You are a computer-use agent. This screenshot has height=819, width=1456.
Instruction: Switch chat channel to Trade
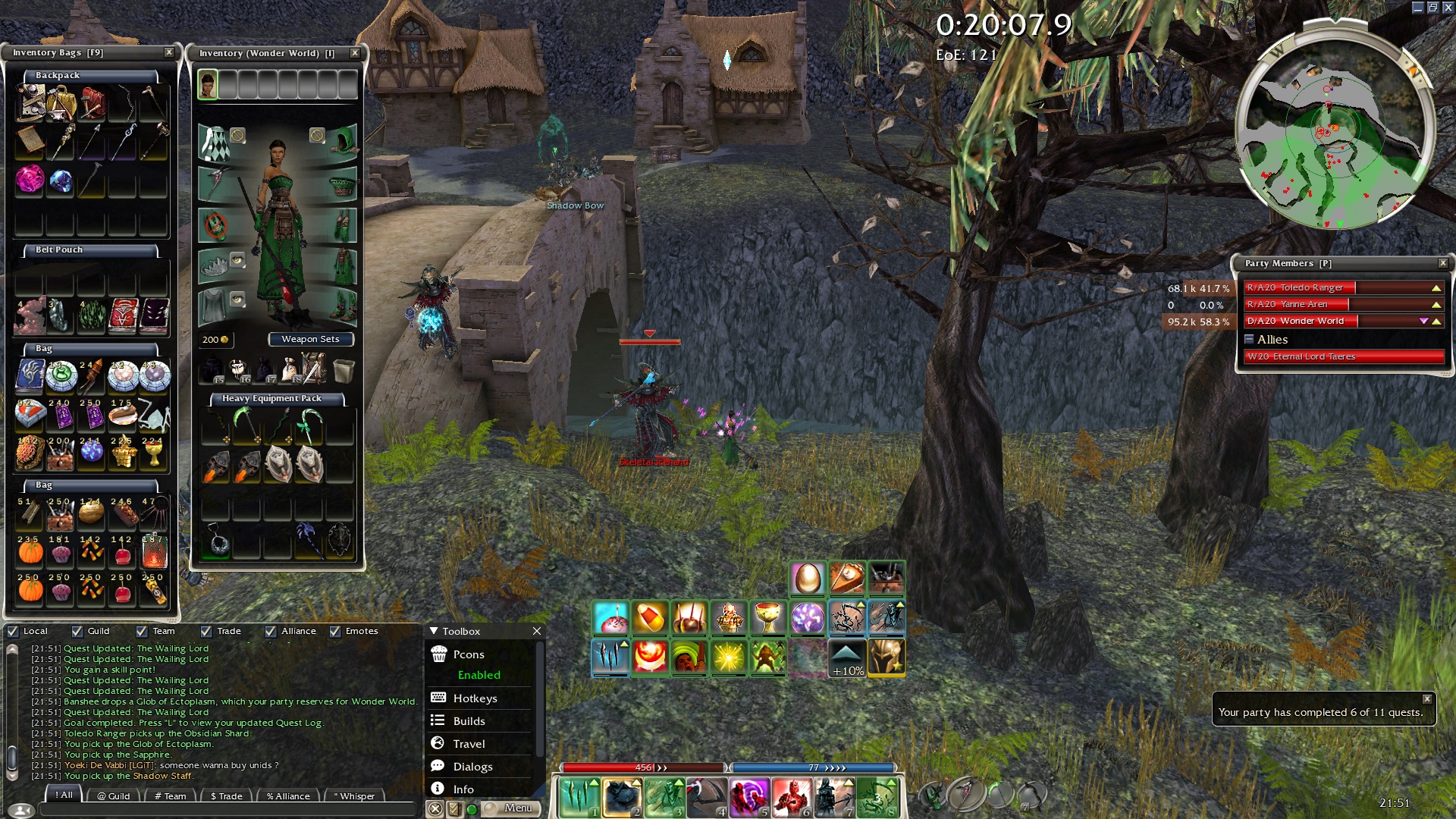click(x=226, y=795)
